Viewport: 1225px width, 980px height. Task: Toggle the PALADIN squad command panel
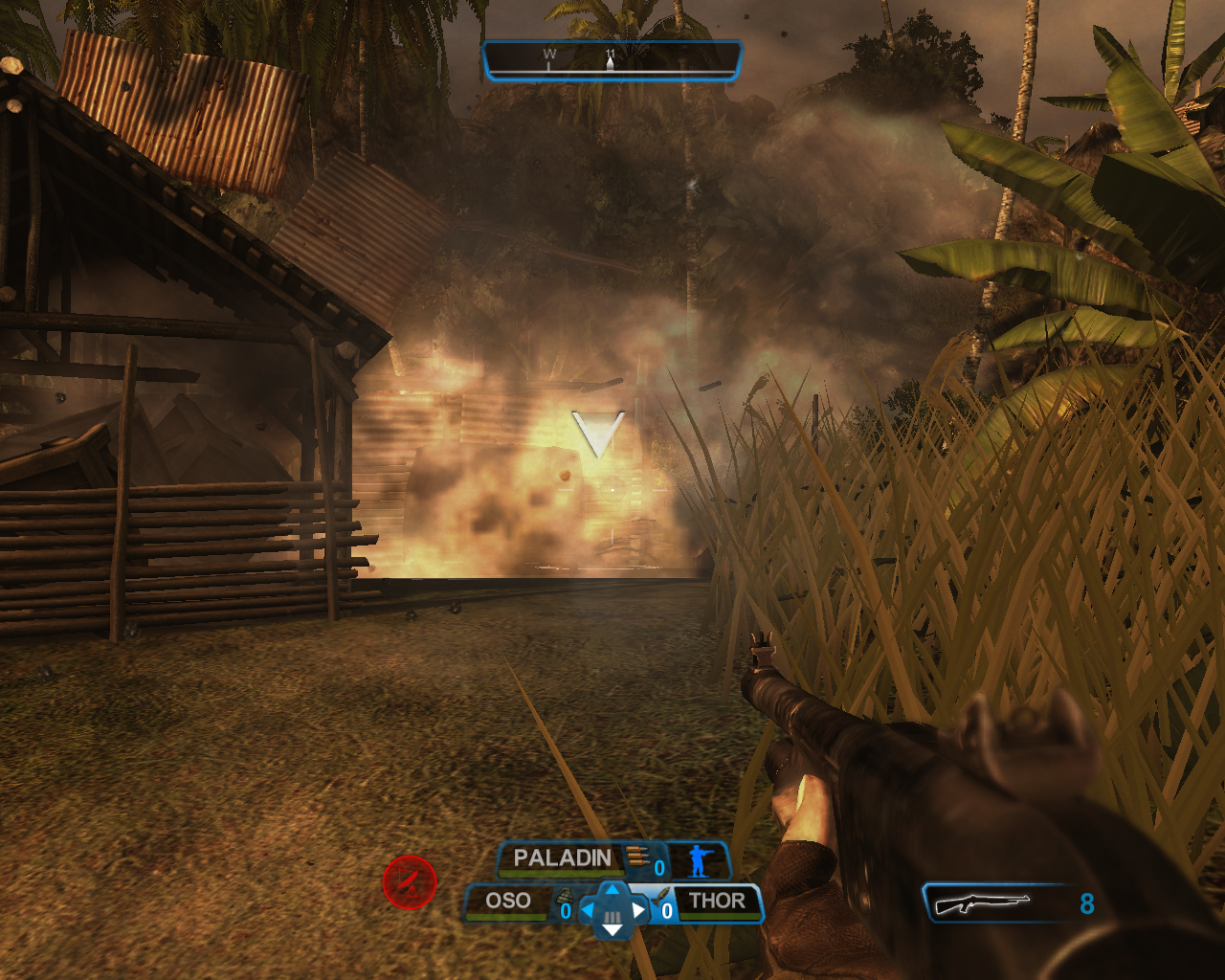(561, 858)
